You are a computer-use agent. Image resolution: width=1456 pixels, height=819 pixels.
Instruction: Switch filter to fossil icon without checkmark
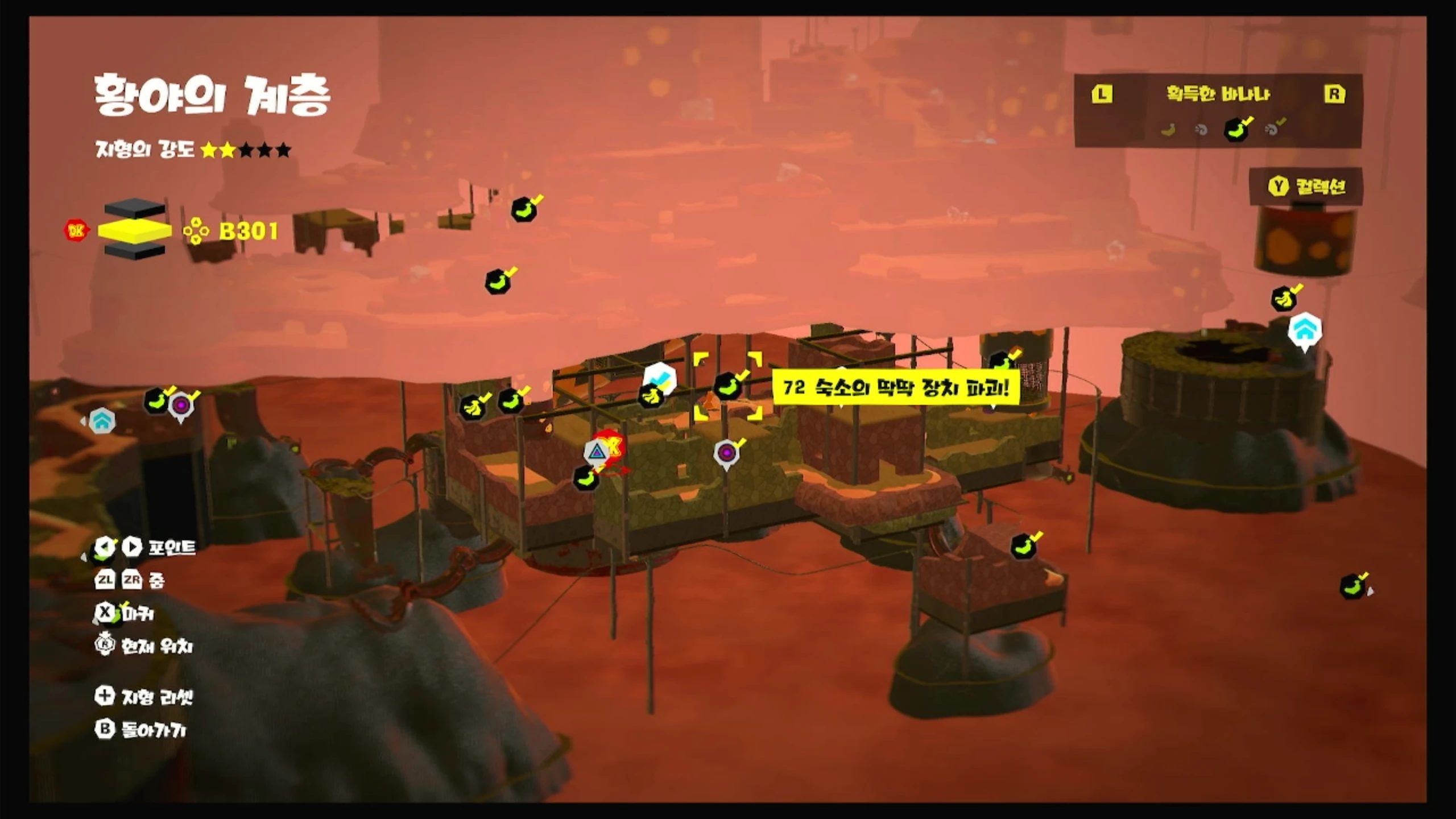click(x=1201, y=130)
